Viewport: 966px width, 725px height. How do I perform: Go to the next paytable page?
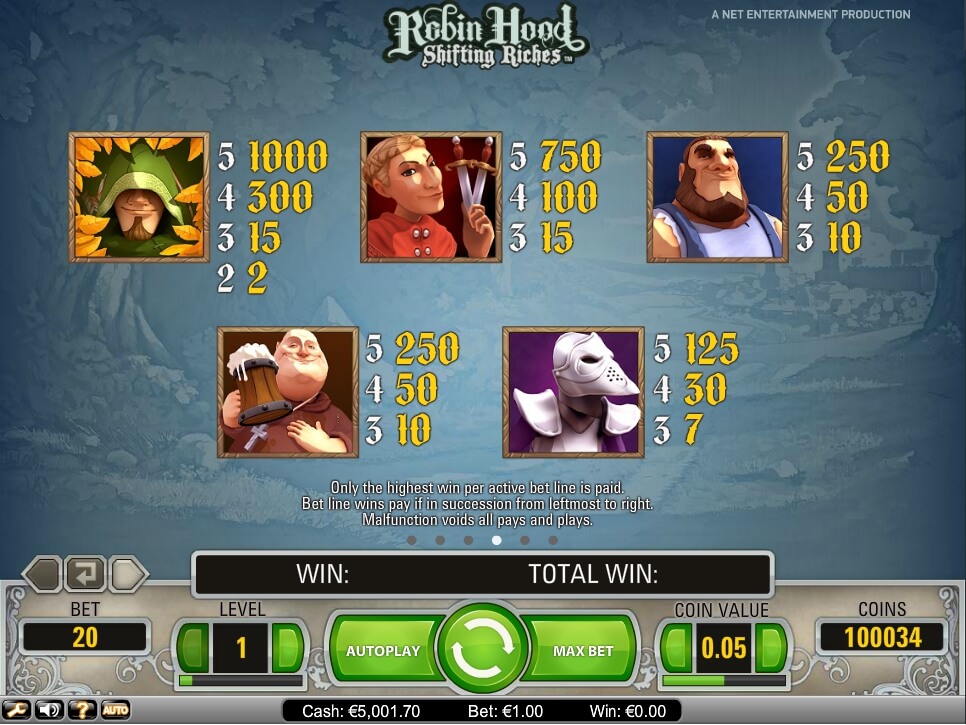[x=129, y=574]
